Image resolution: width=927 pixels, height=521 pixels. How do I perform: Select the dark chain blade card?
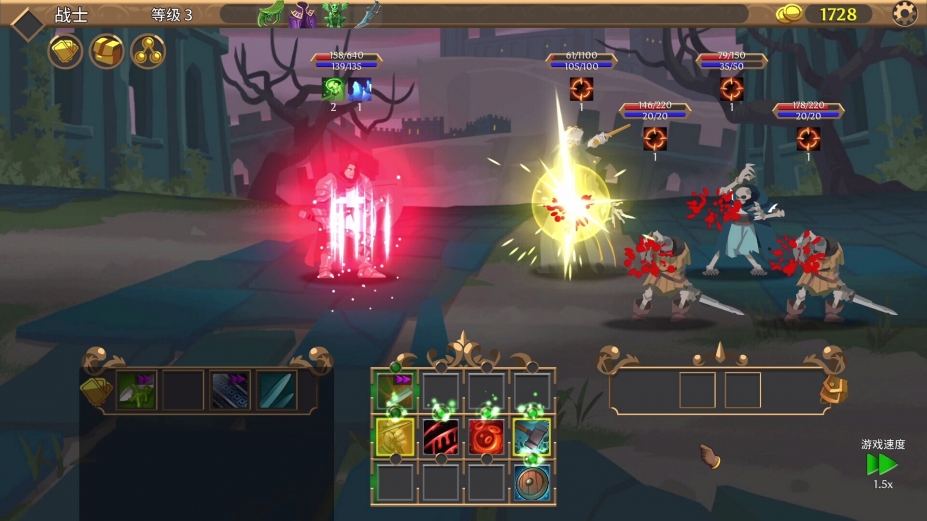(229, 390)
